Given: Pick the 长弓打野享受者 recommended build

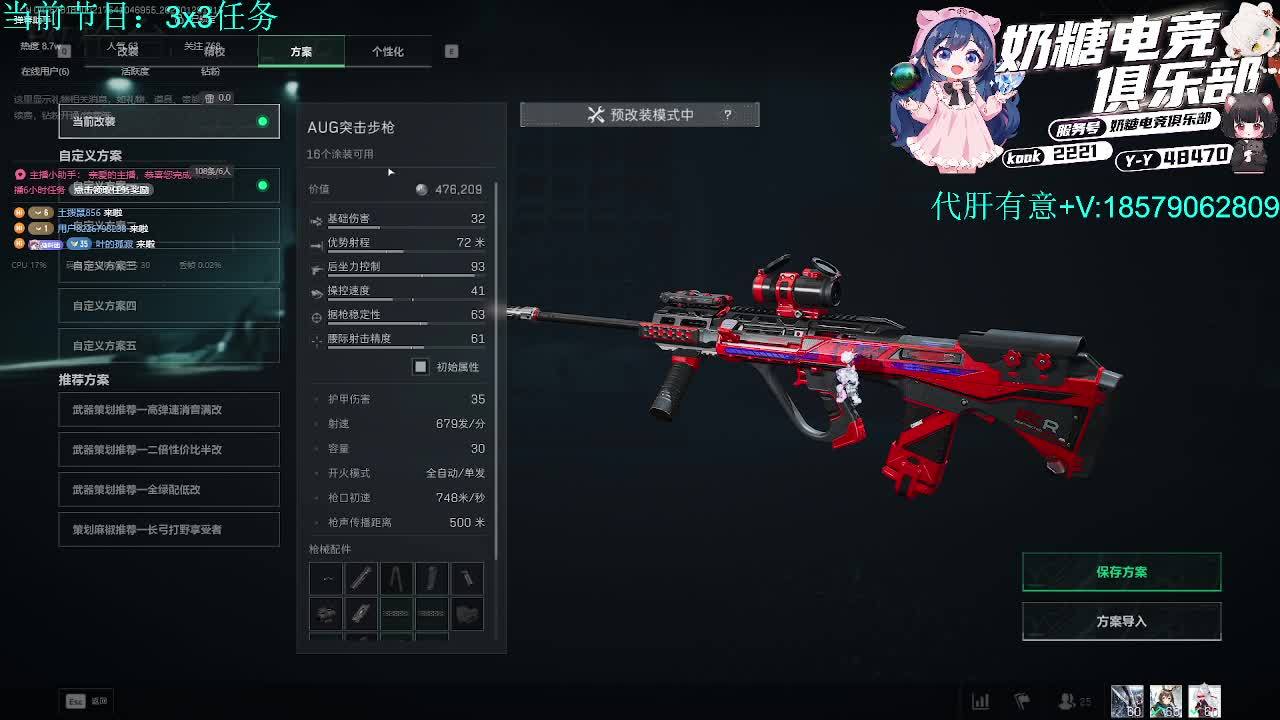Looking at the screenshot, I should (x=168, y=530).
